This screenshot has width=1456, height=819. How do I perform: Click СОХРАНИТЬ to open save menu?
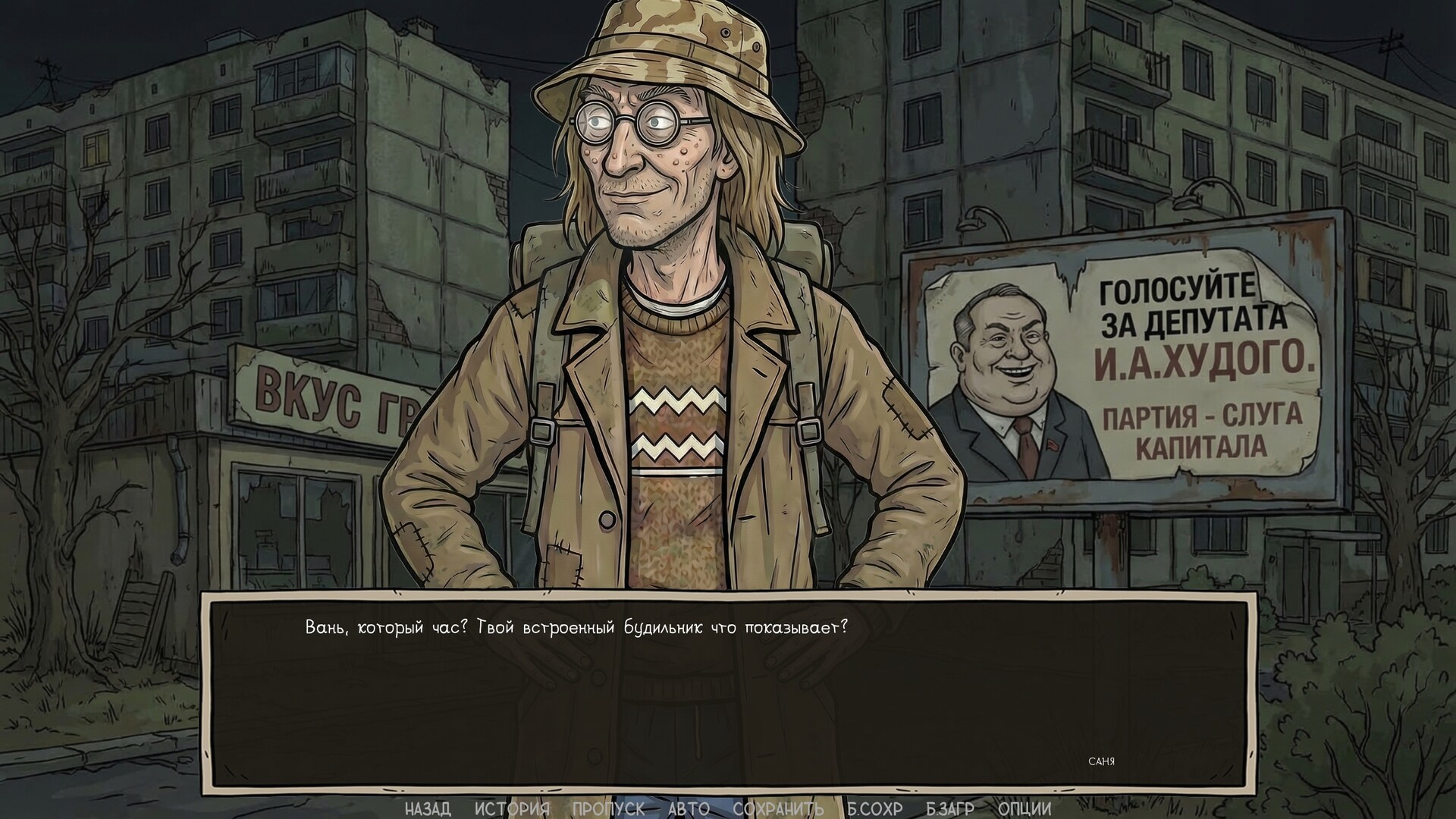click(777, 808)
